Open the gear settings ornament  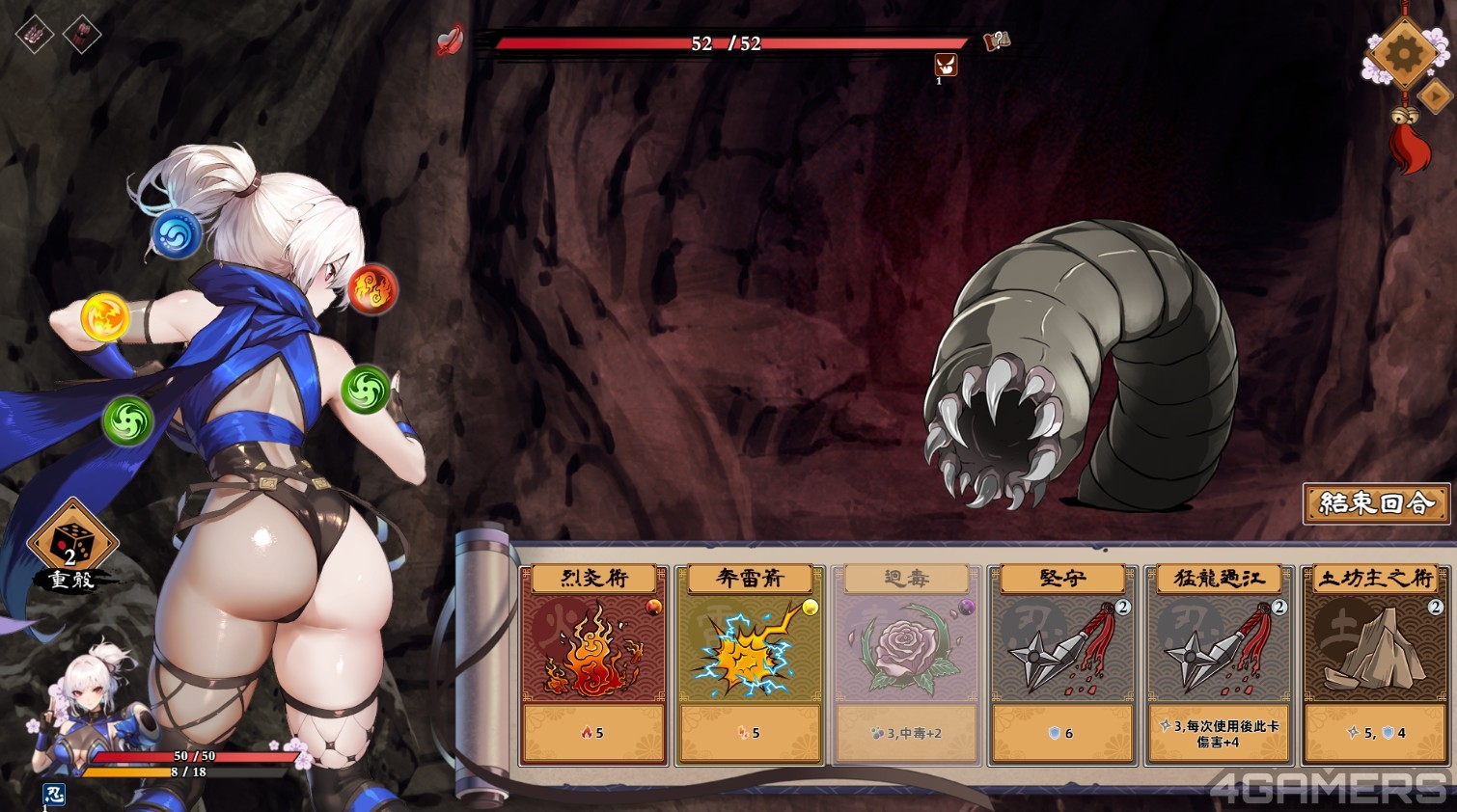point(1403,52)
